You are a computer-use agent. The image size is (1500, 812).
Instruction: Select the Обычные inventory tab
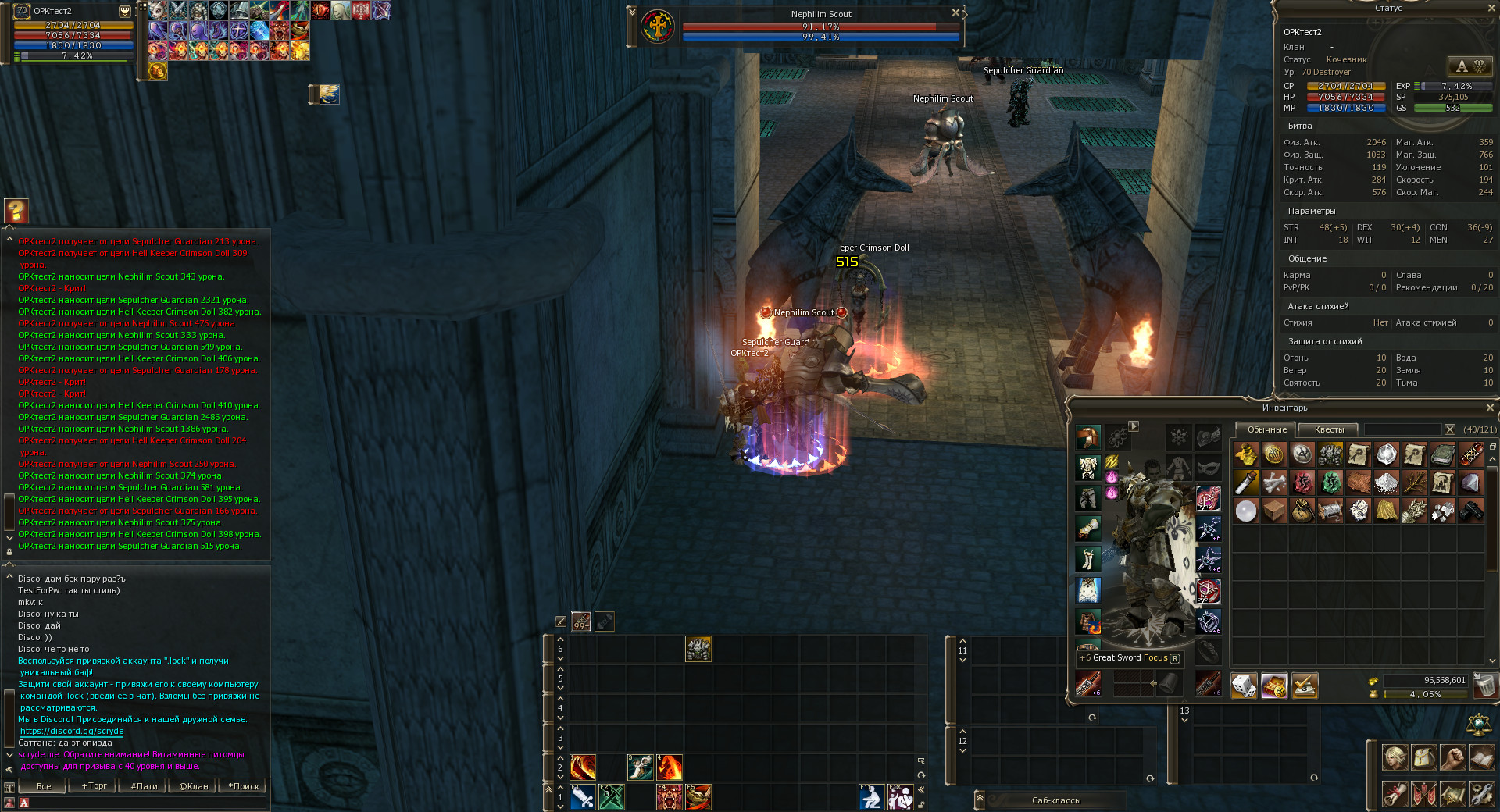(1266, 429)
